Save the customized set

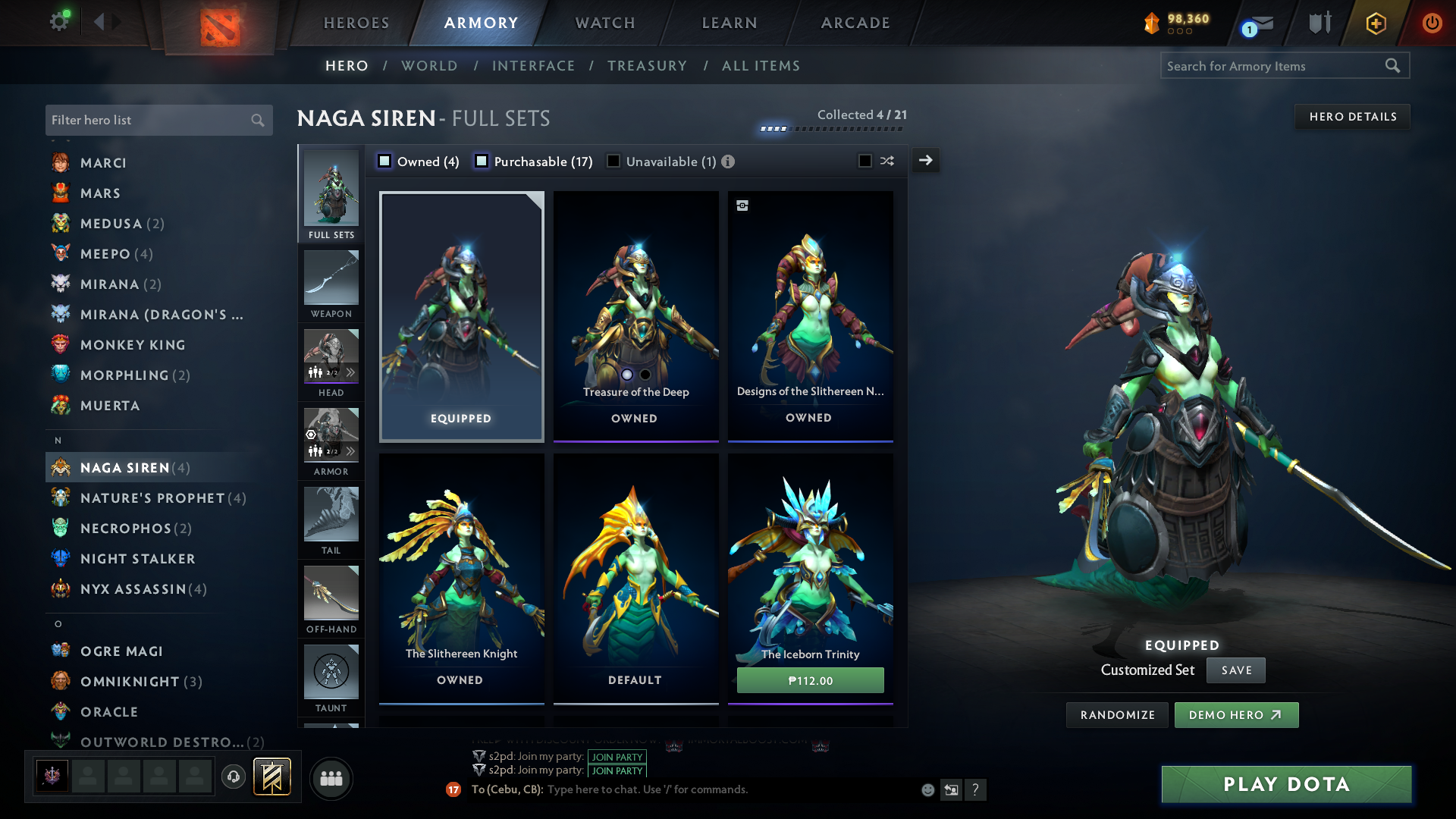(1235, 670)
